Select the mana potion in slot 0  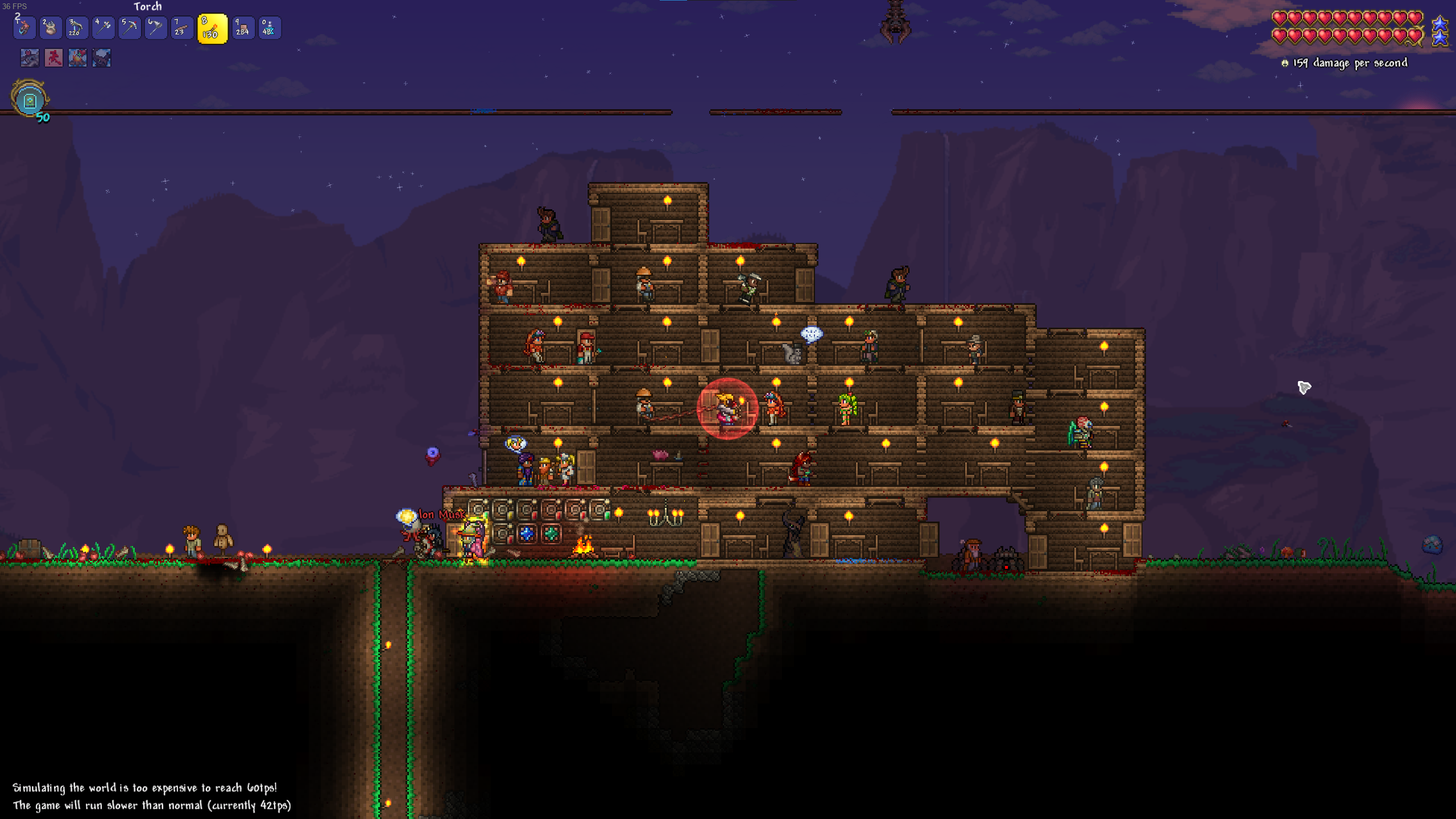click(x=269, y=28)
